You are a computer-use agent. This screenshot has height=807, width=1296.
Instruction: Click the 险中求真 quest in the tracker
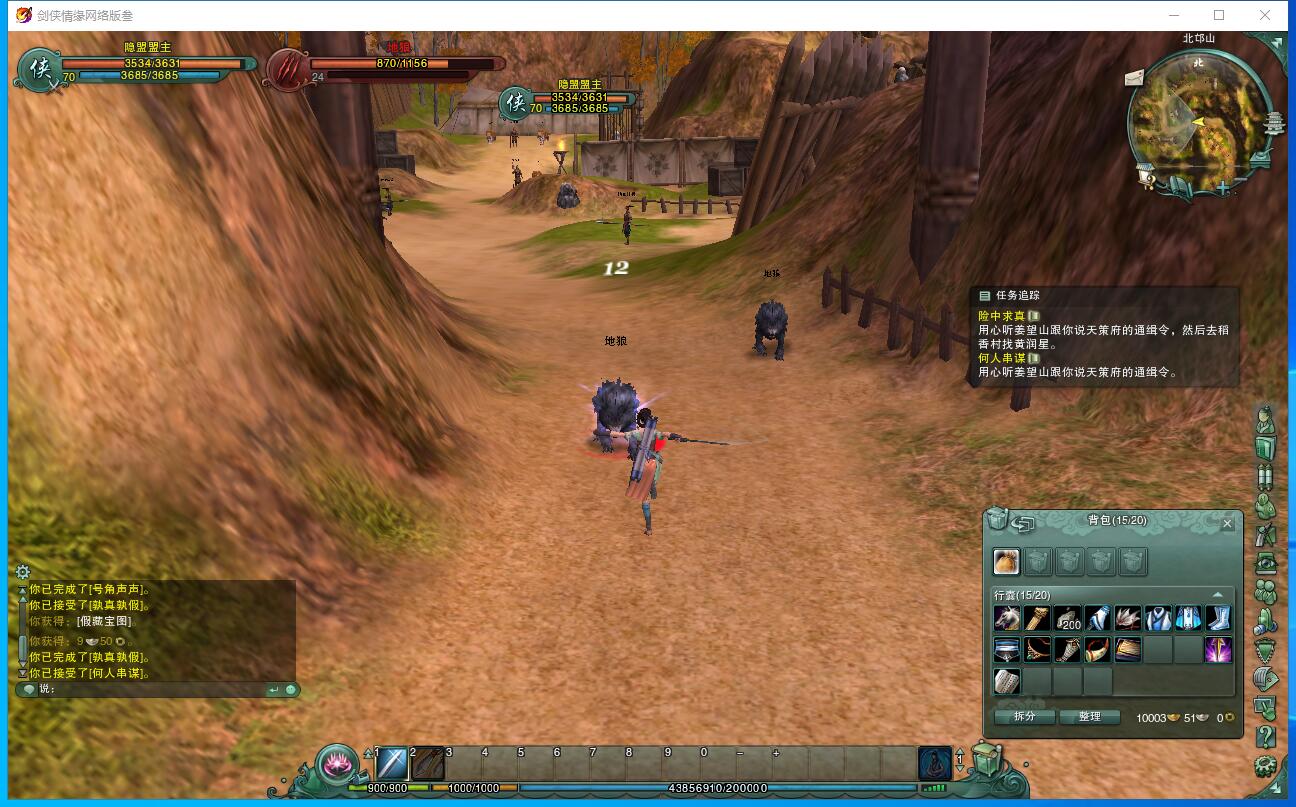tap(1001, 316)
